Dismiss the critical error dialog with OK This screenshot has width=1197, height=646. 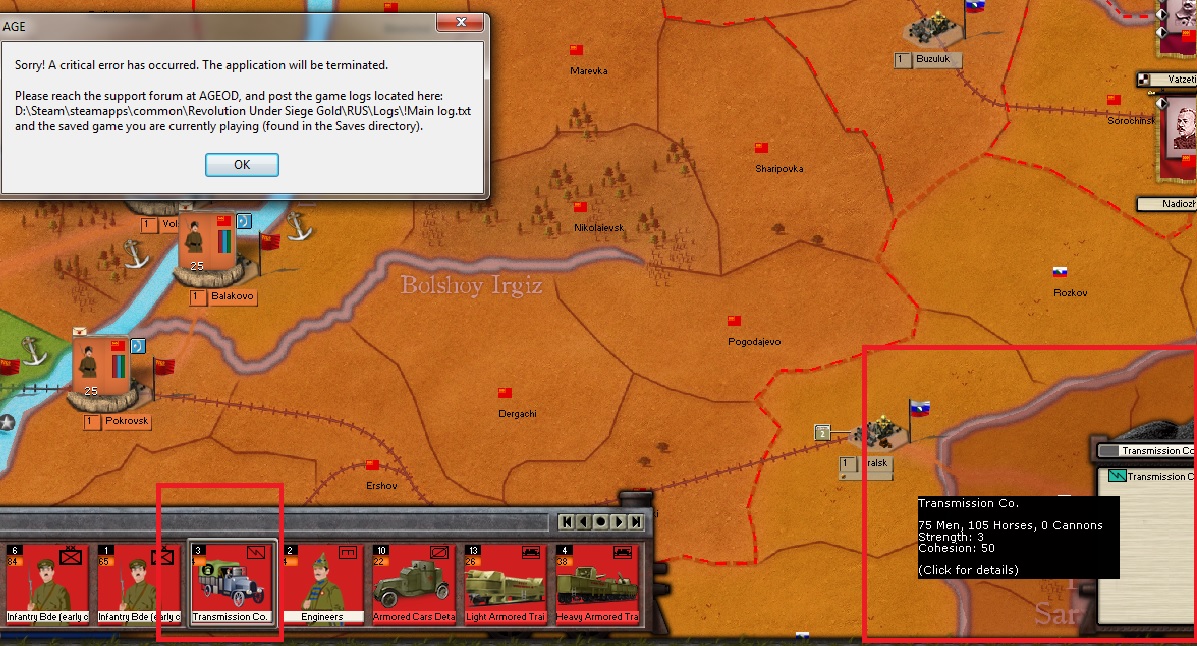[241, 165]
